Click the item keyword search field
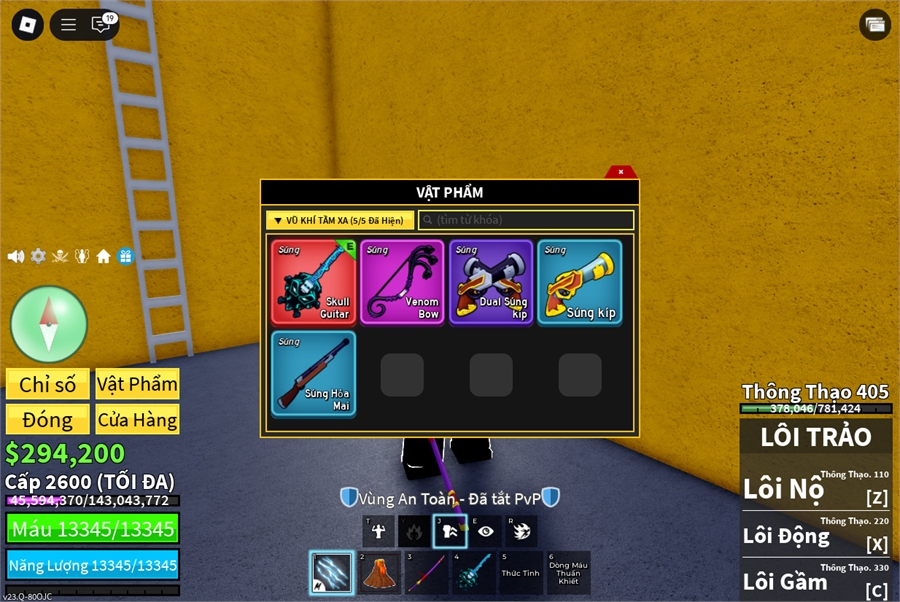The width and height of the screenshot is (900, 602). point(527,220)
